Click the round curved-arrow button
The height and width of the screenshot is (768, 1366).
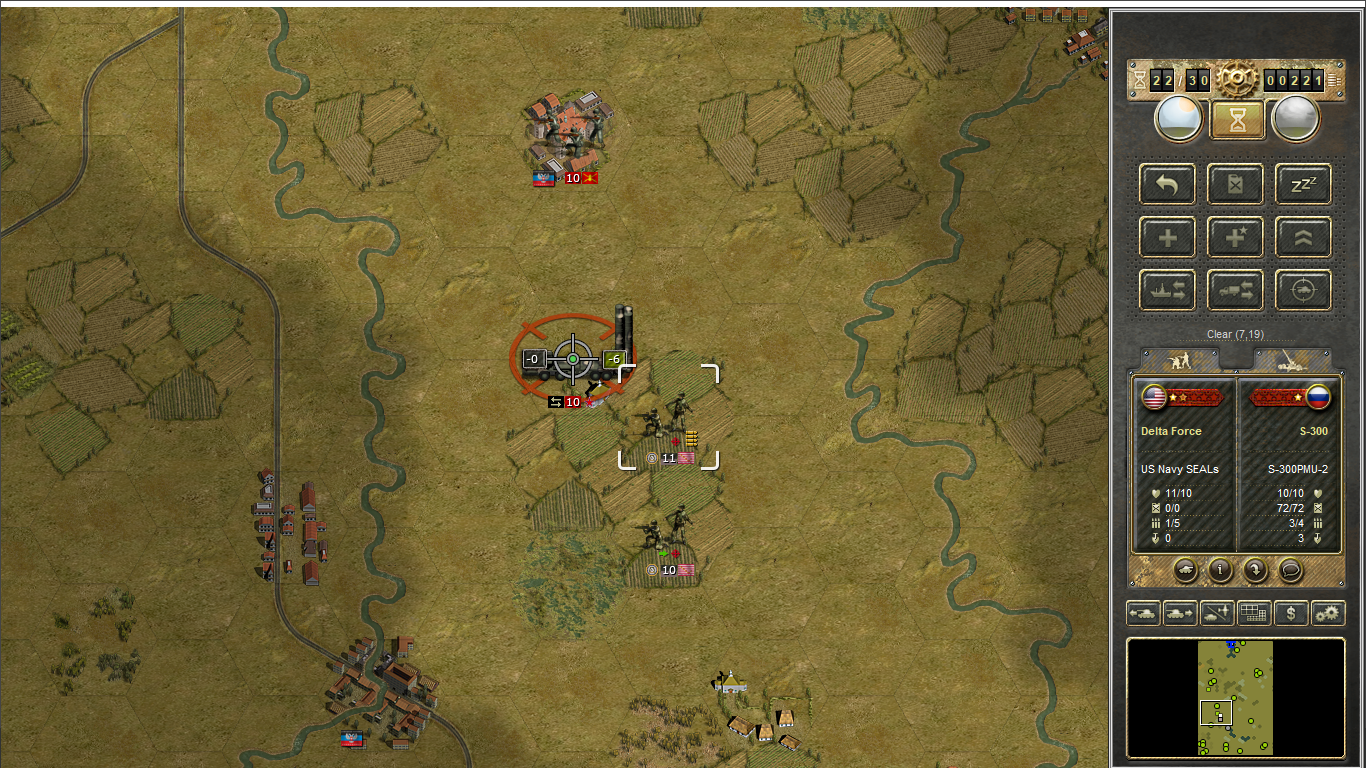click(1255, 570)
